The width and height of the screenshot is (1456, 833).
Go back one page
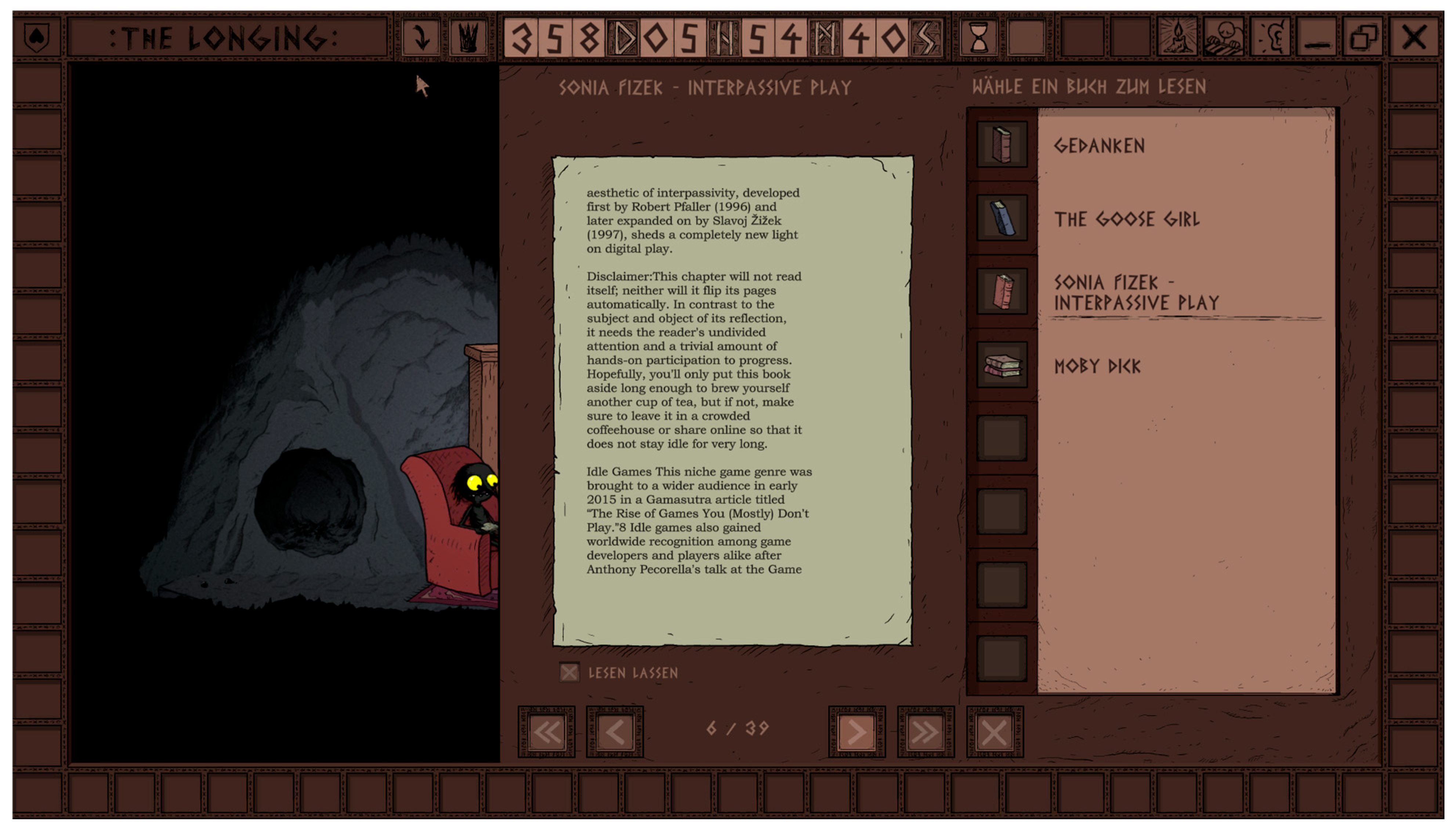615,732
